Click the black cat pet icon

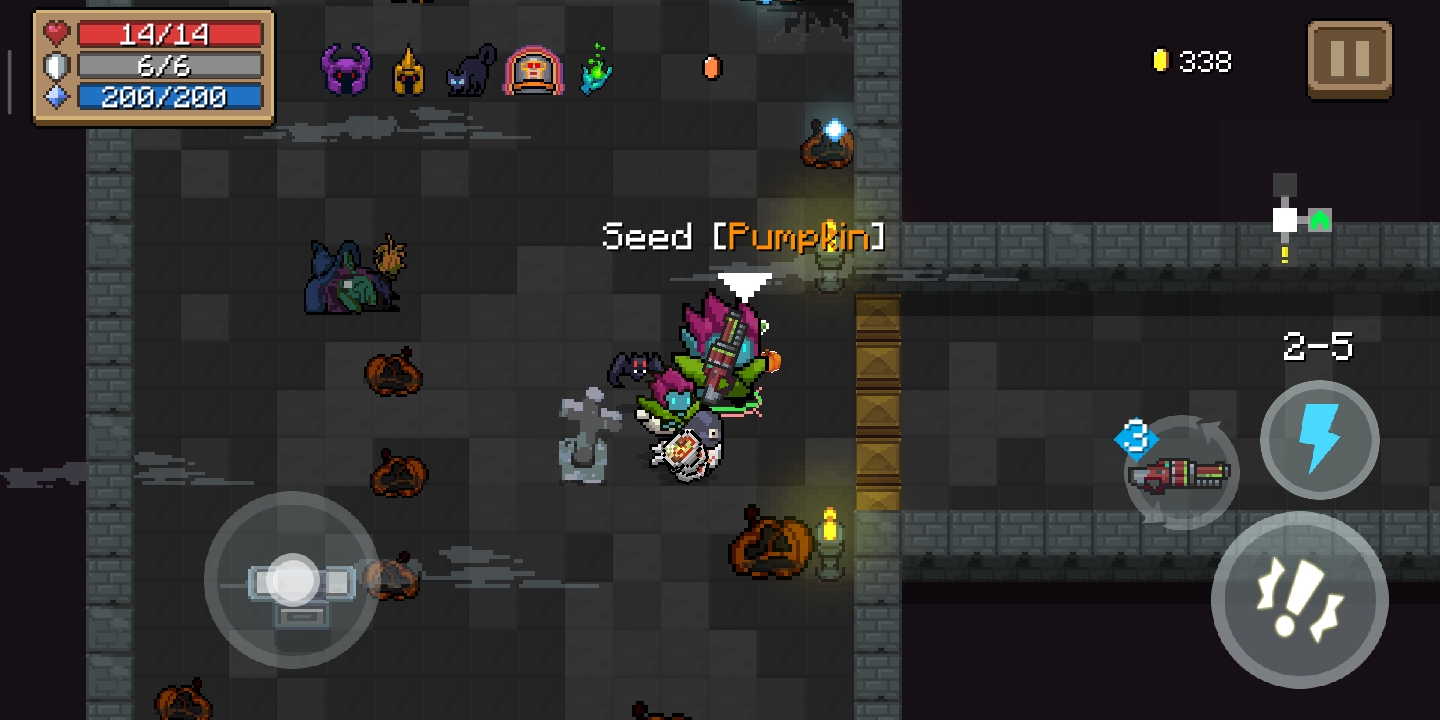pyautogui.click(x=470, y=68)
